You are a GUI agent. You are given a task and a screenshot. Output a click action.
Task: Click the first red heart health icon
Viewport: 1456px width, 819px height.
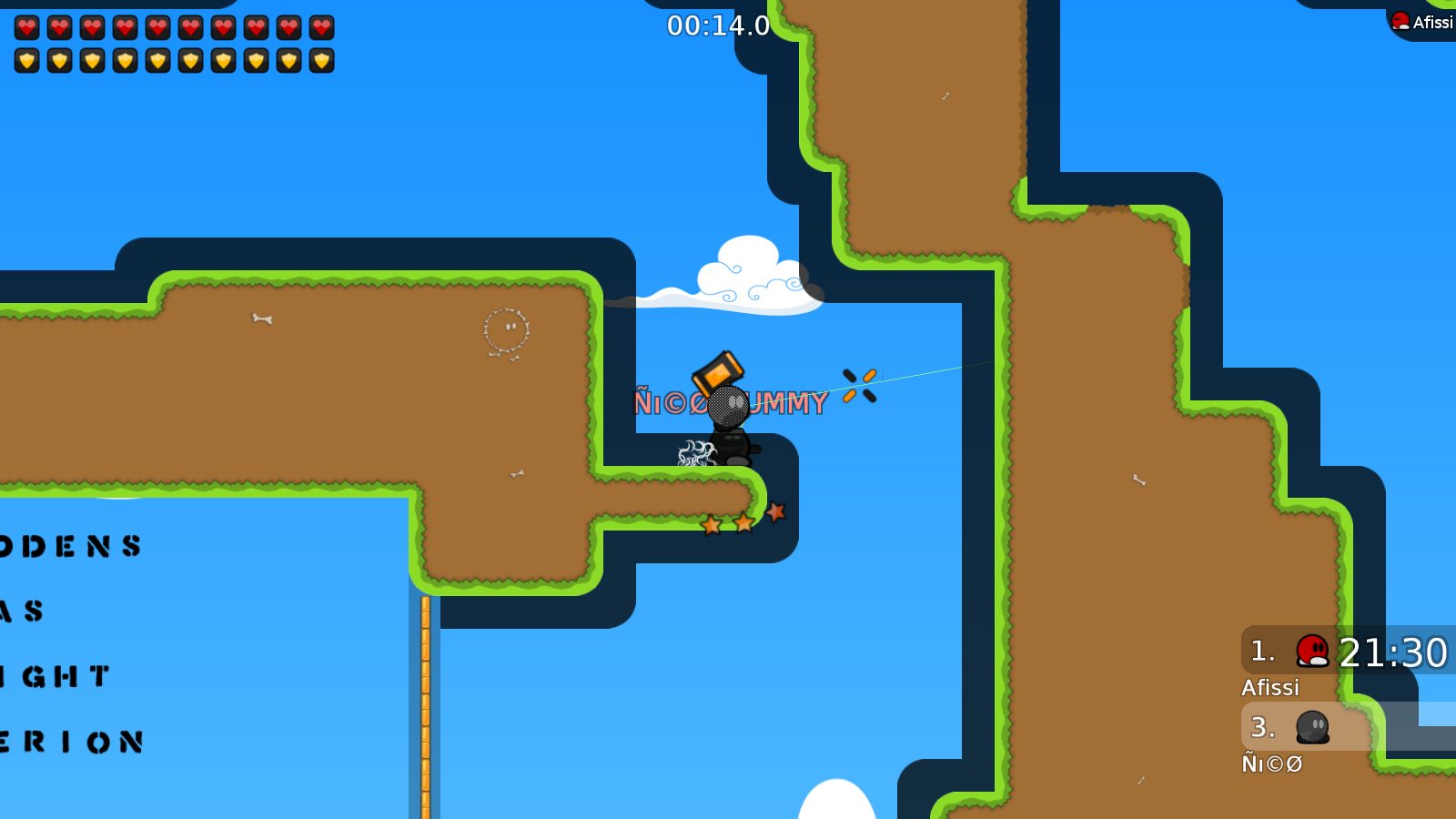pos(26,27)
